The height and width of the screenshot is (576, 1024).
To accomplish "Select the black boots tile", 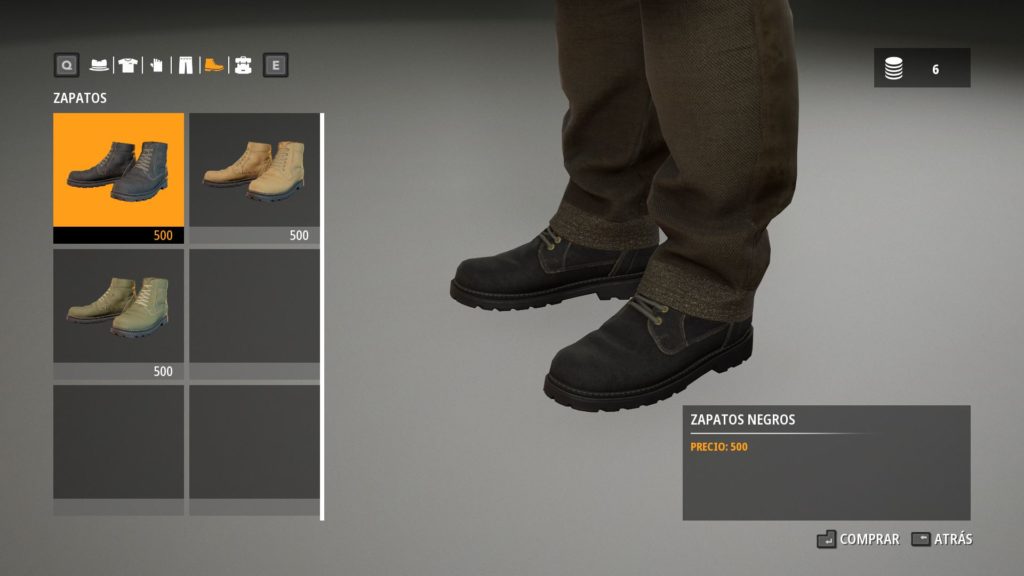I will tap(118, 171).
